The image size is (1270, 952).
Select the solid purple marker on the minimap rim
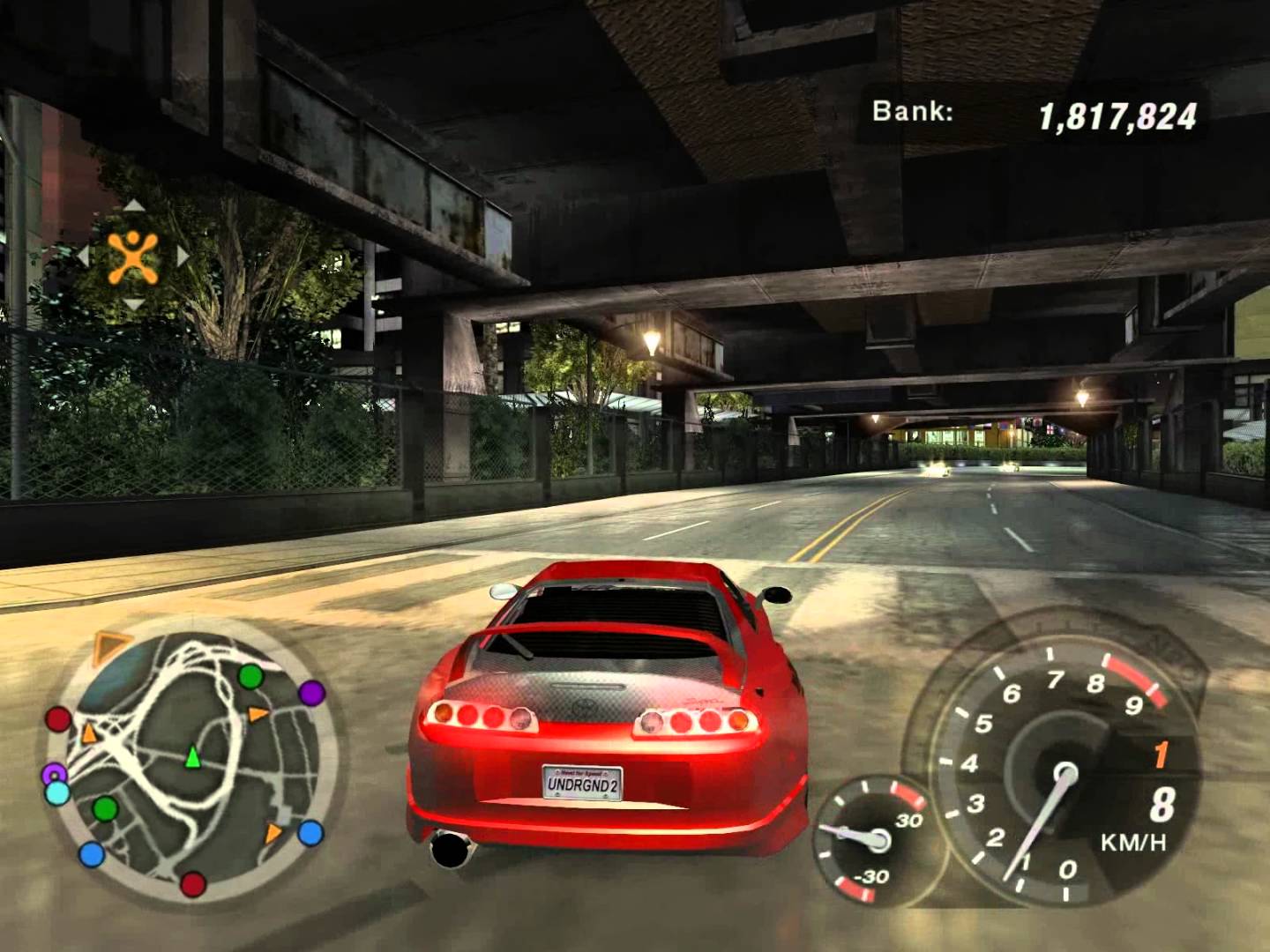click(x=311, y=693)
